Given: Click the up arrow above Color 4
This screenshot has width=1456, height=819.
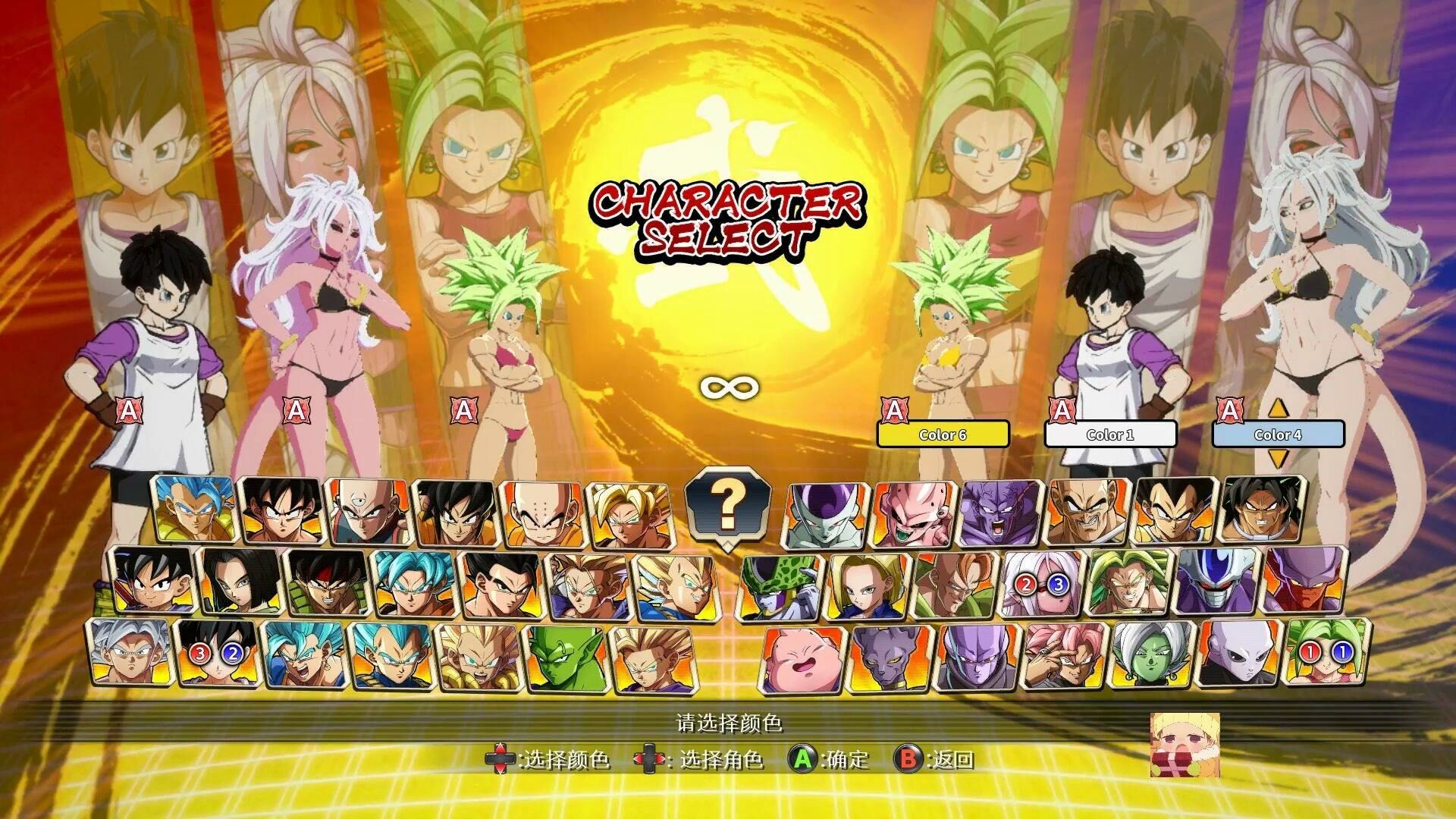Looking at the screenshot, I should tap(1279, 409).
